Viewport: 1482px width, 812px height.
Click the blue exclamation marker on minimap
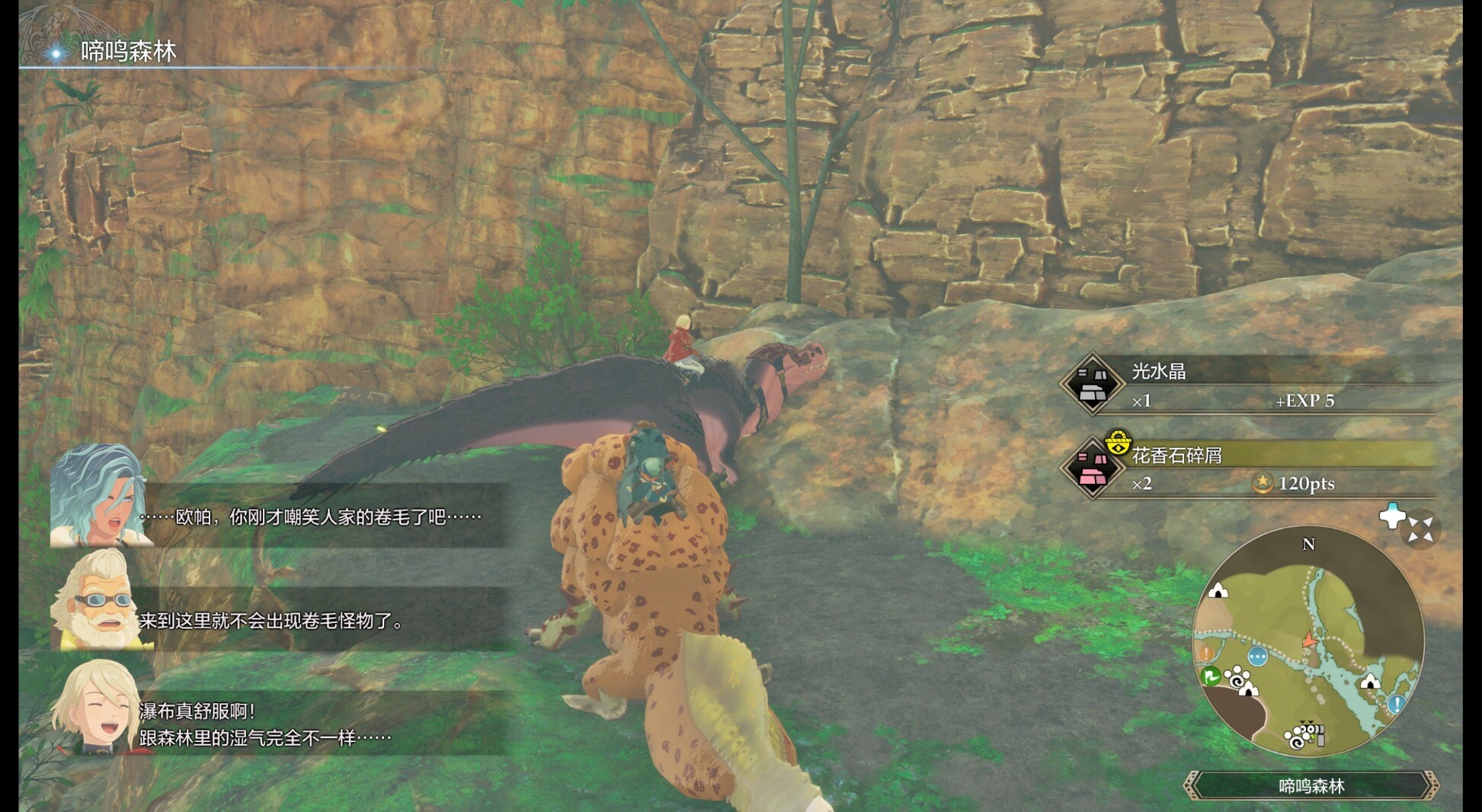click(x=1396, y=704)
